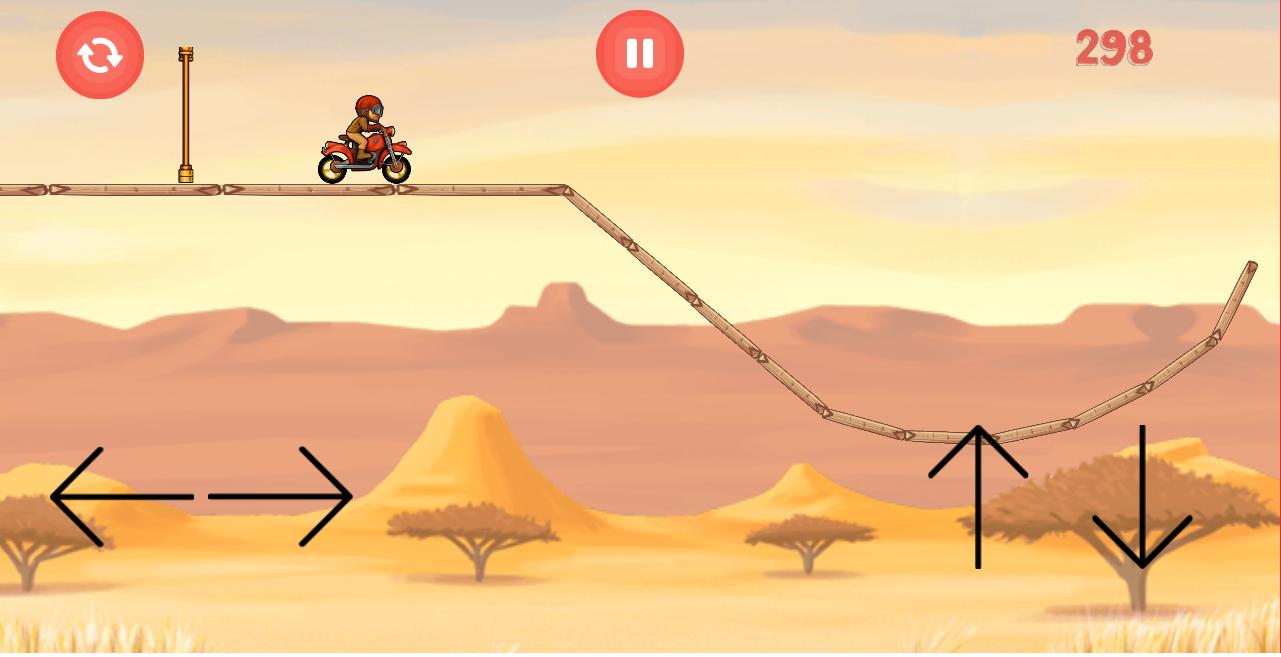Hit the down arrow control
Viewport: 1281px width, 657px height.
(x=1141, y=498)
